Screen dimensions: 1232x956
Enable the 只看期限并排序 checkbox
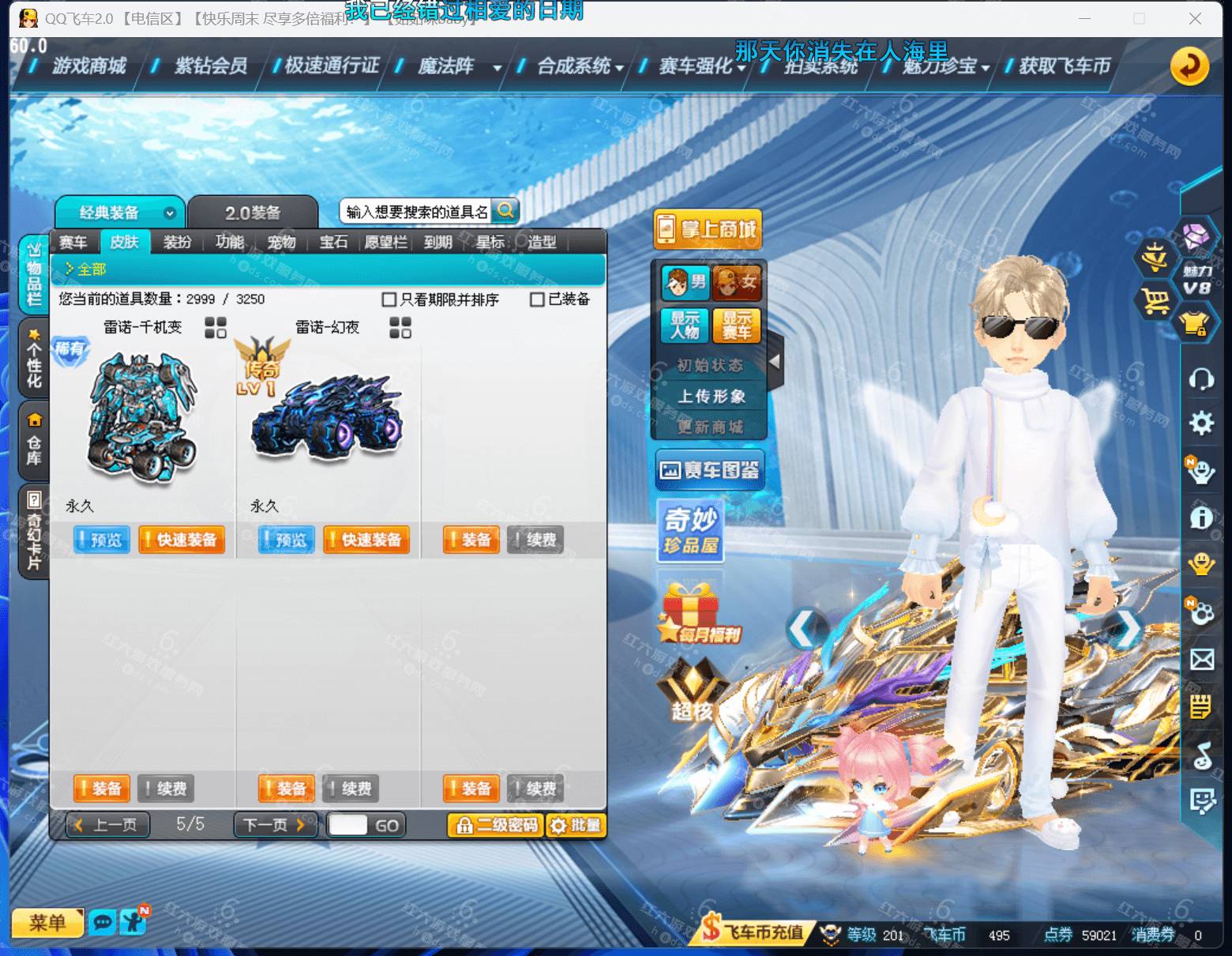[387, 299]
